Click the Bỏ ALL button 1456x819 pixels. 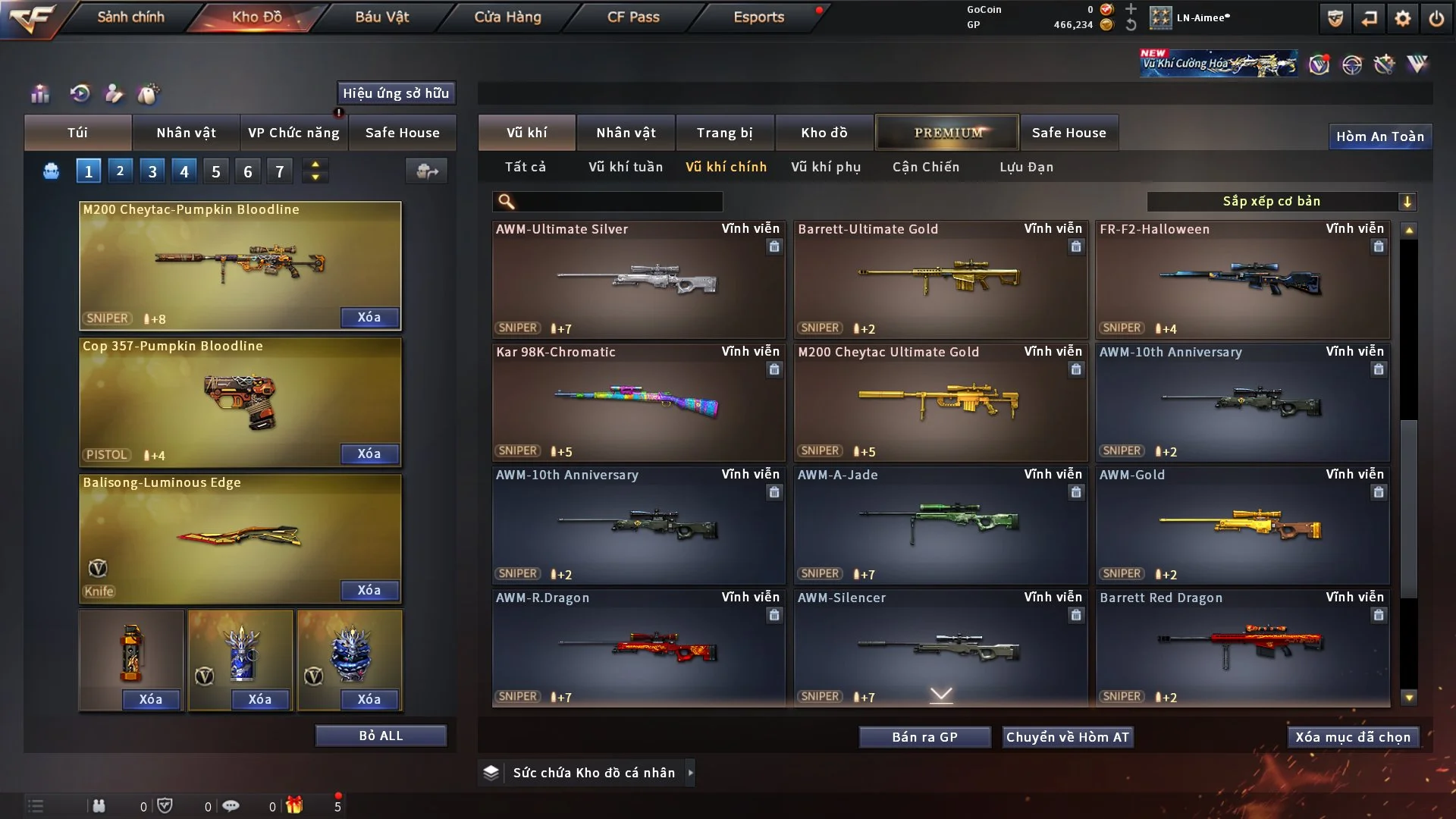click(x=381, y=736)
